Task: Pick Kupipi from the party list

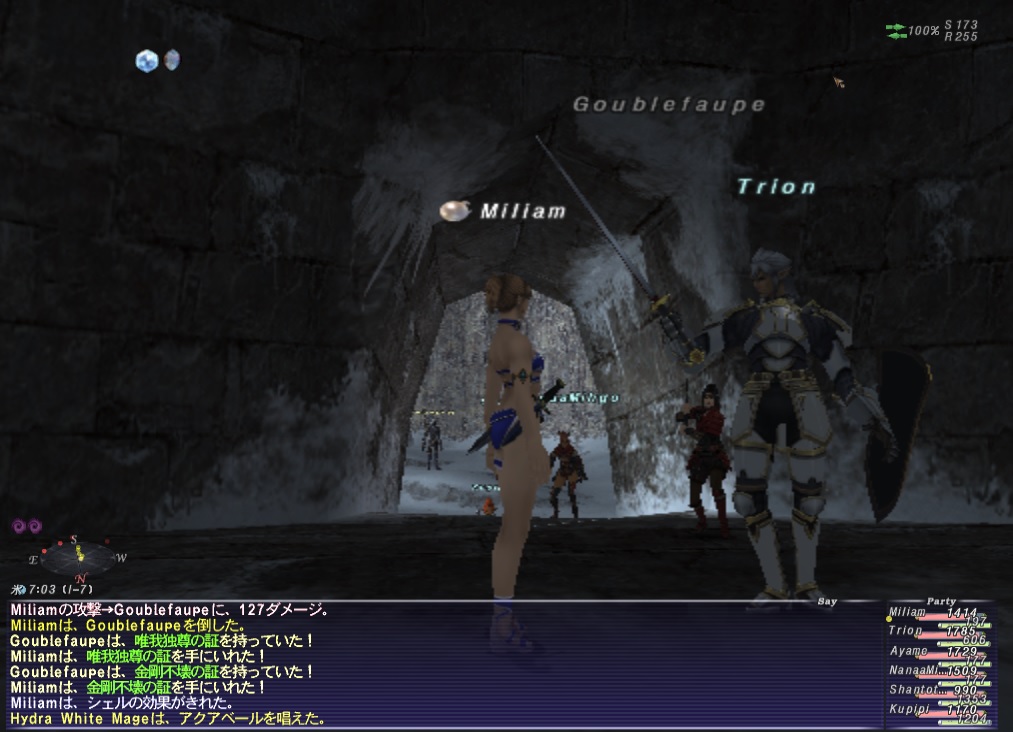Action: tap(908, 708)
